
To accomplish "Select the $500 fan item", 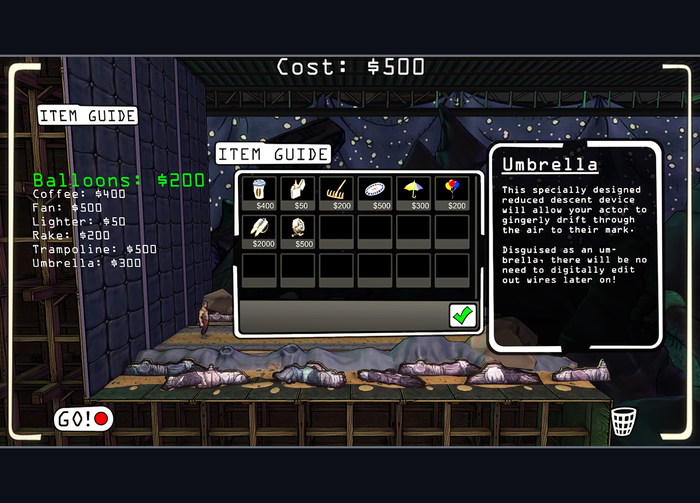I will coord(298,231).
